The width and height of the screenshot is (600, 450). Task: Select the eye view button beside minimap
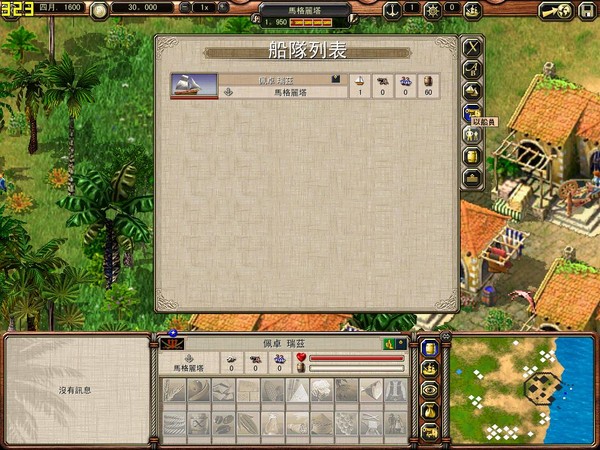pos(429,390)
